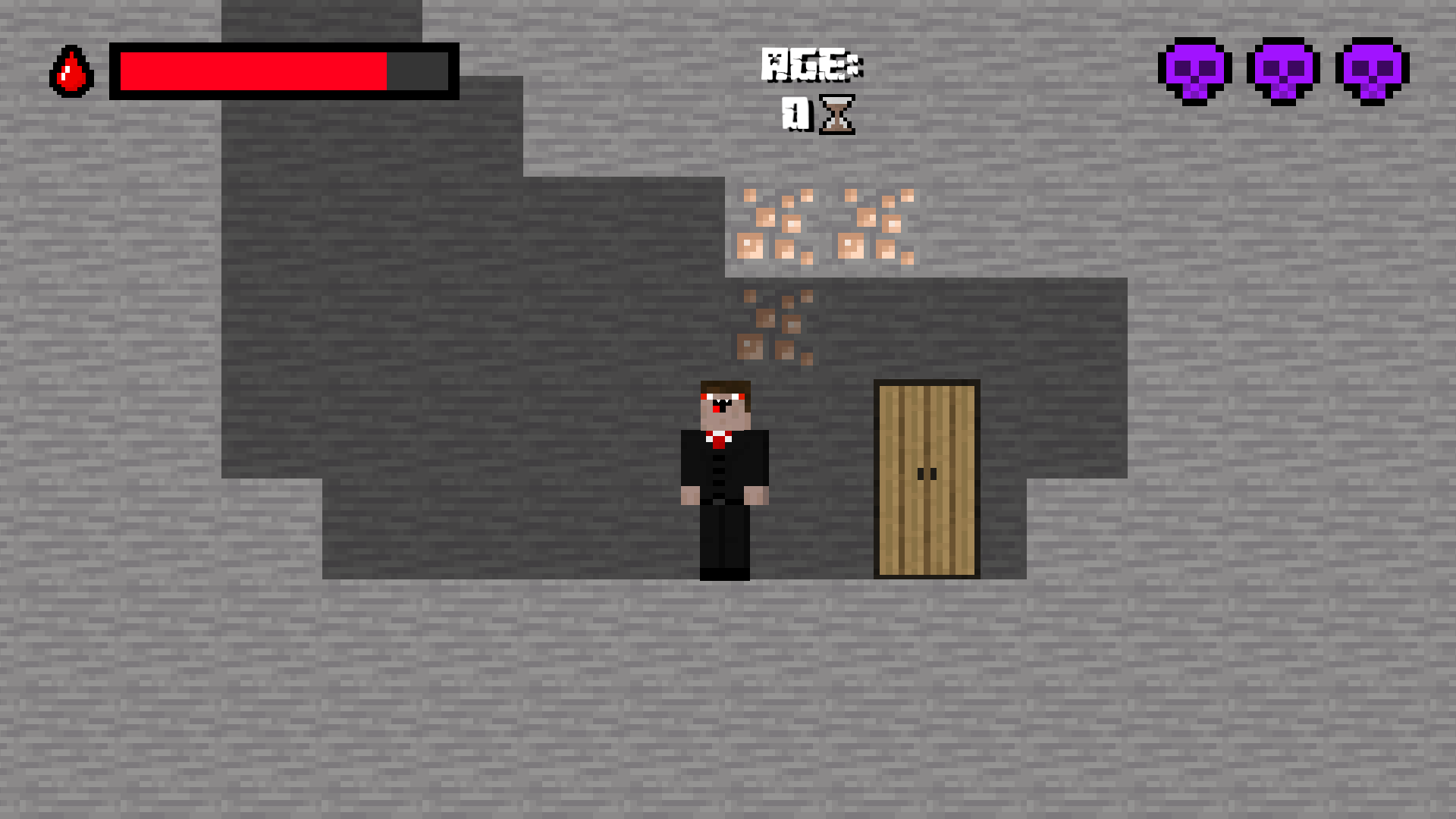Select the age number zero display
This screenshot has height=819, width=1456.
coord(793,115)
